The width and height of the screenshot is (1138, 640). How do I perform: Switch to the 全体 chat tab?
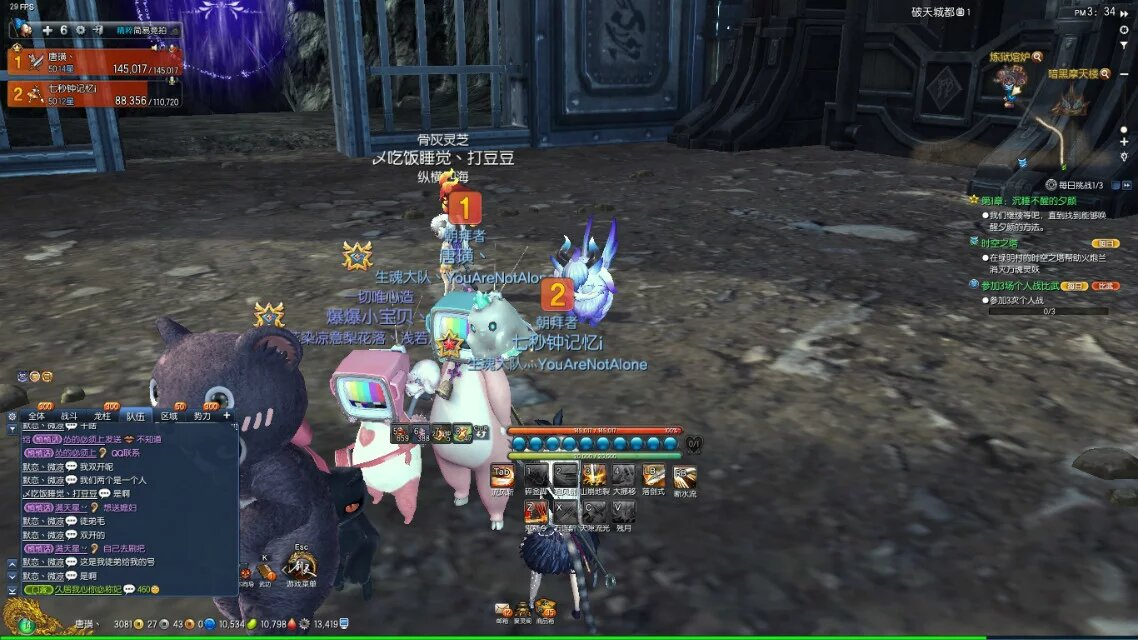(37, 415)
